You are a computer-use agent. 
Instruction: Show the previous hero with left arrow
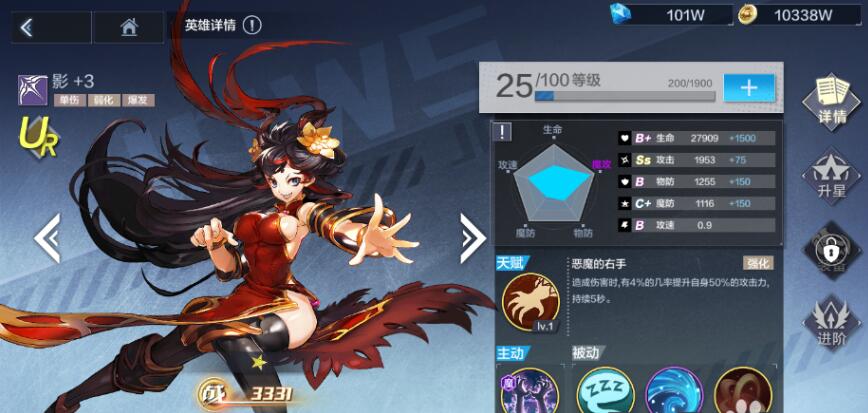[47, 239]
